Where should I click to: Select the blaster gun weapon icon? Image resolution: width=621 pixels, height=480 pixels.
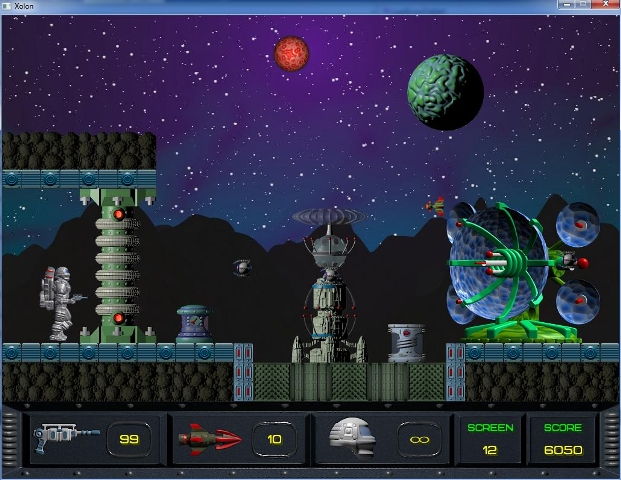click(x=64, y=438)
